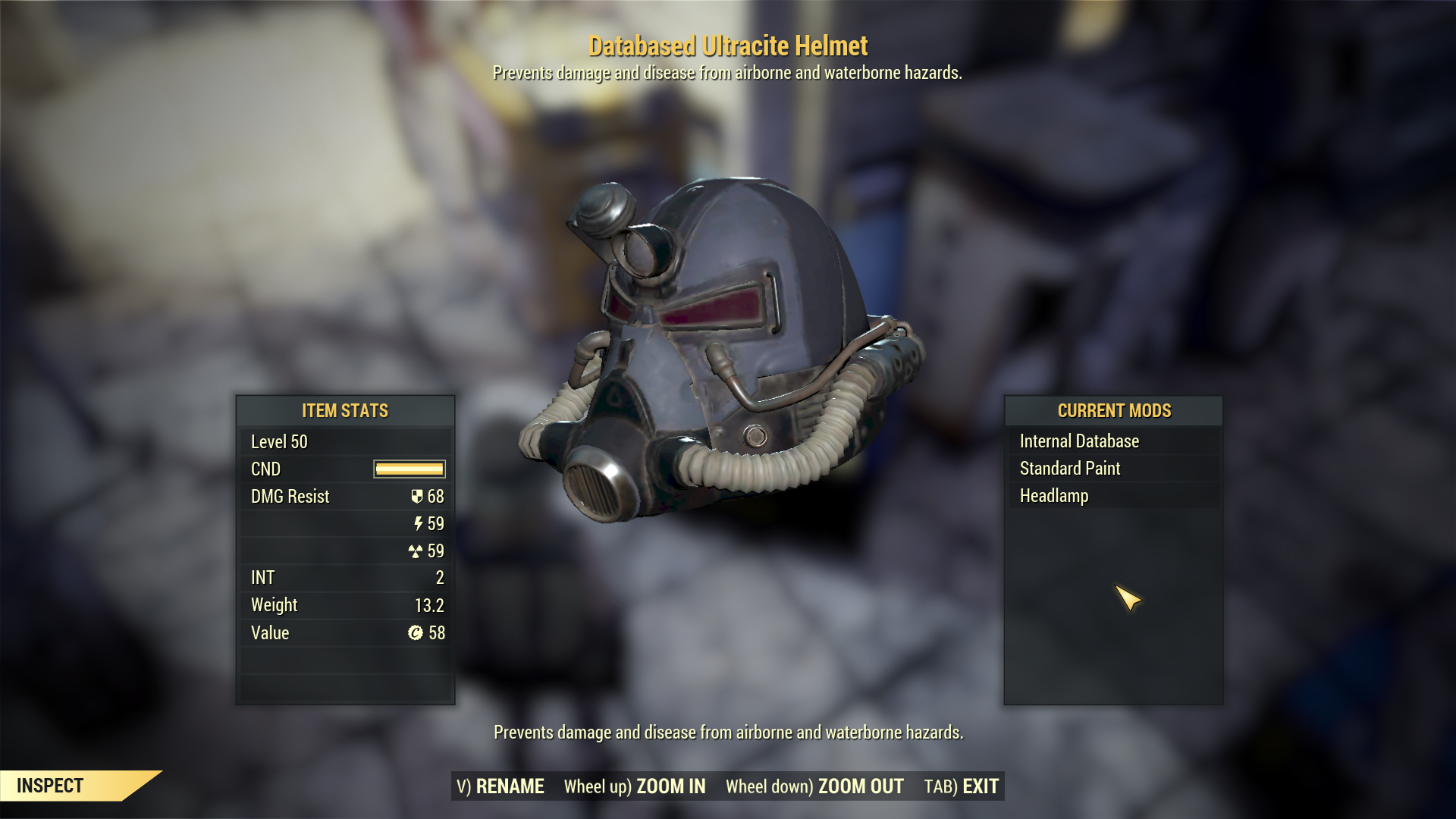Click the radiation resistance hazard icon
The height and width of the screenshot is (819, 1456).
[x=416, y=551]
